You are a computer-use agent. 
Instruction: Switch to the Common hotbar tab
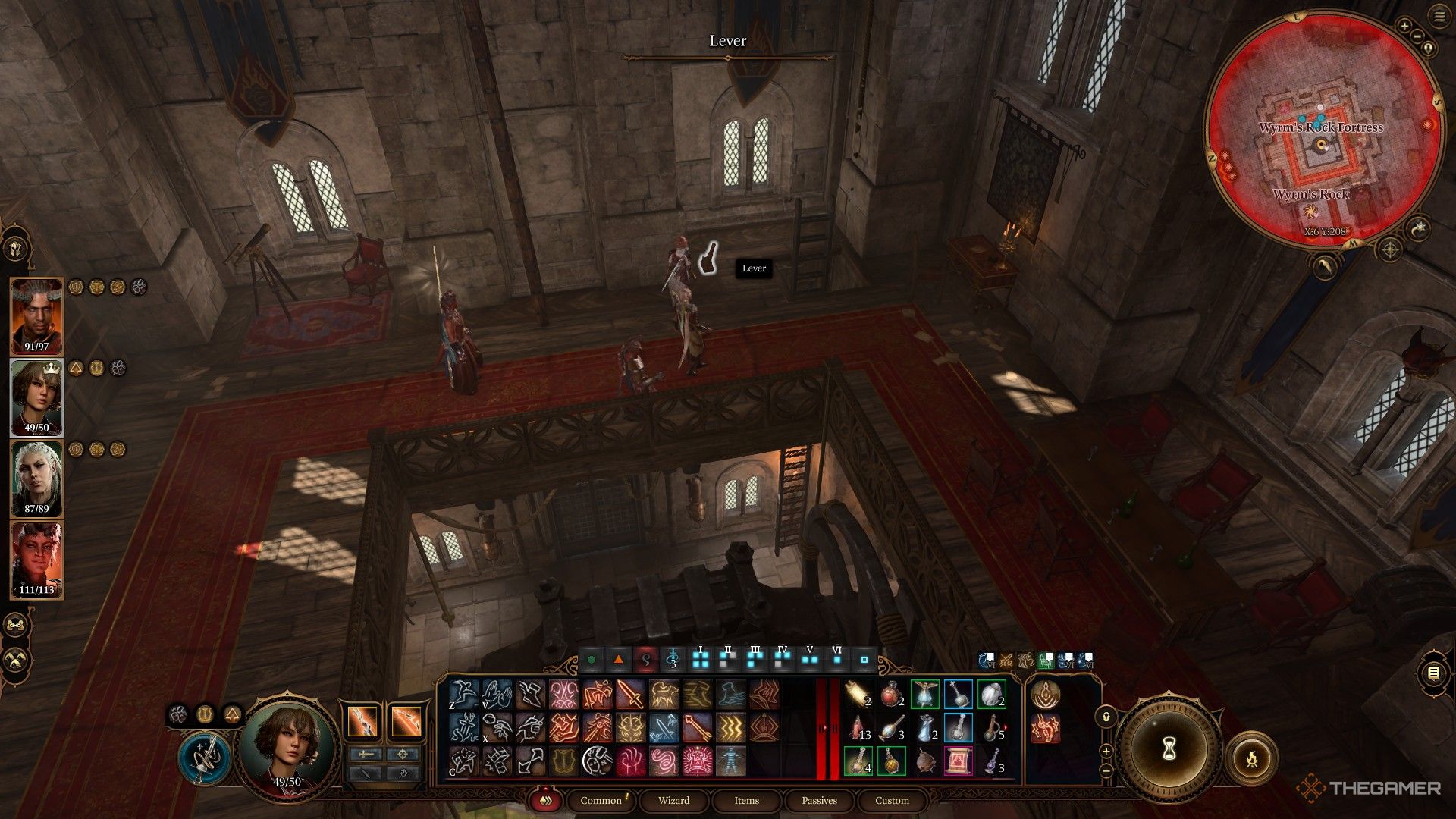(601, 800)
